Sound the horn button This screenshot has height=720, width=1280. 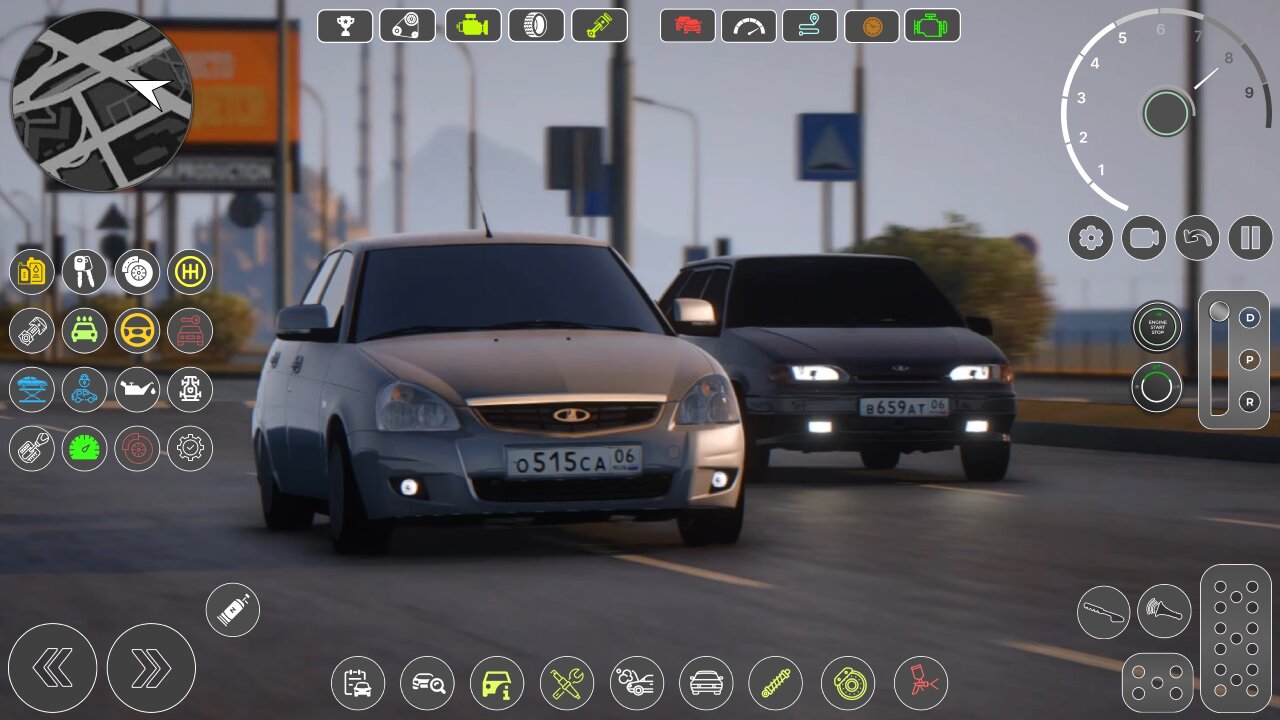pos(1164,612)
